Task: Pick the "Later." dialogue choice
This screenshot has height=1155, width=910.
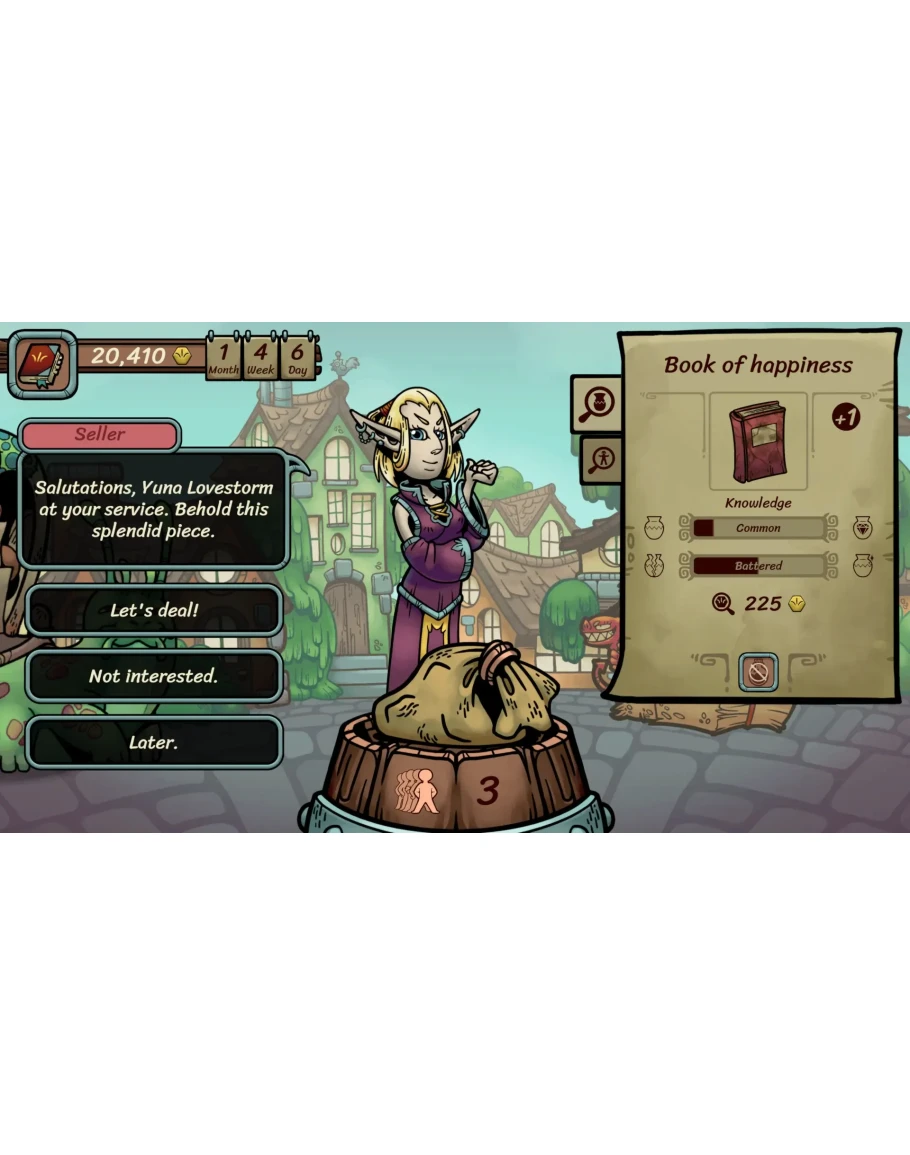Action: [154, 742]
